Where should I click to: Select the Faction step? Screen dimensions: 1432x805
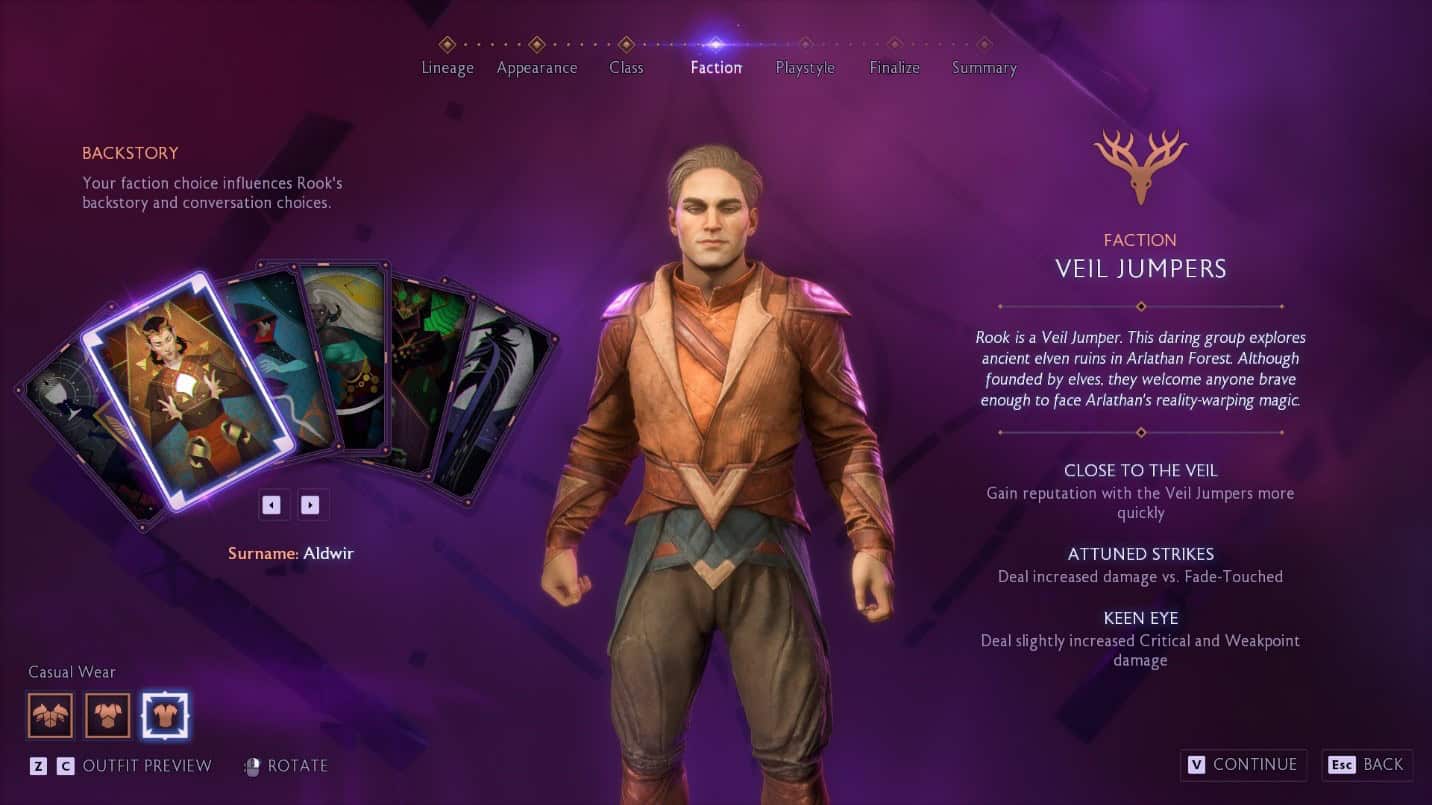[716, 66]
